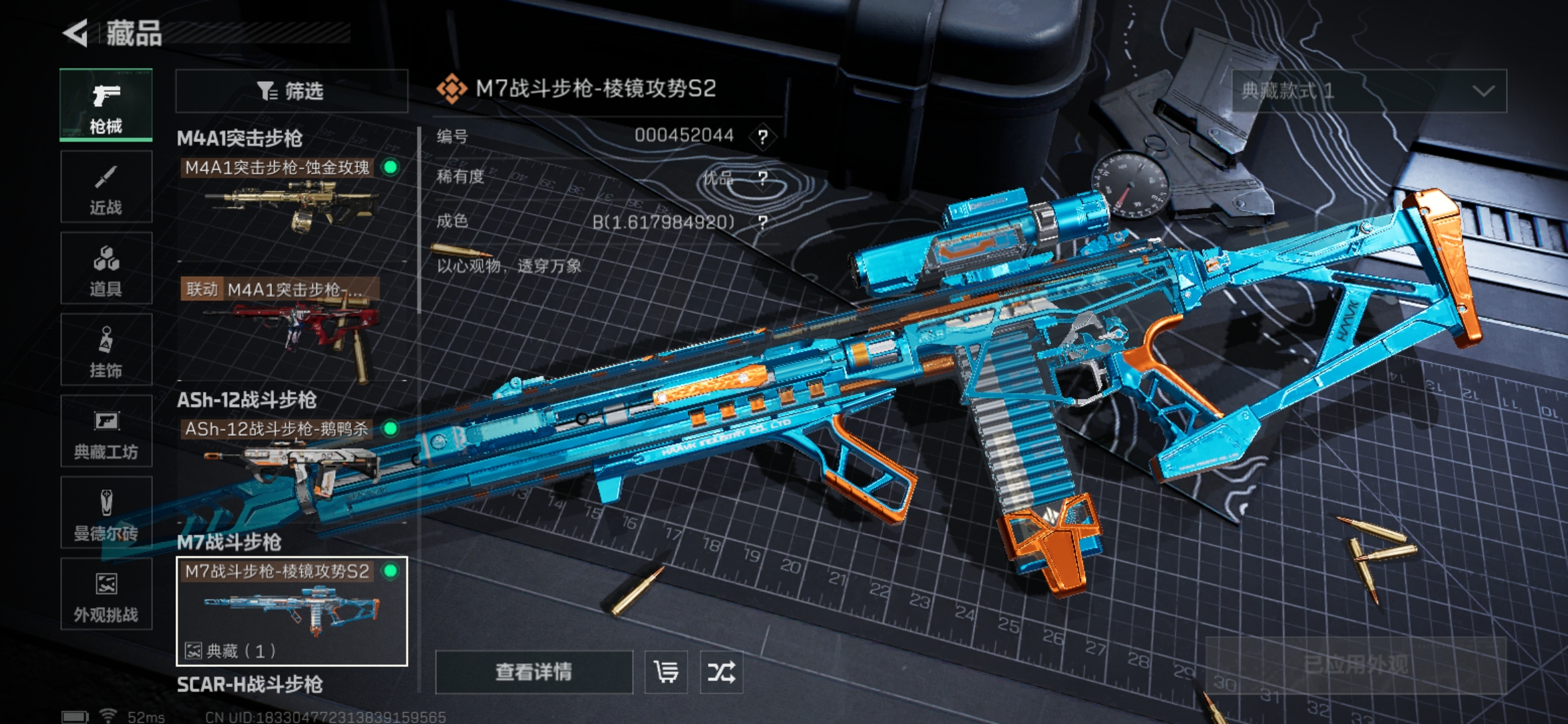This screenshot has height=724, width=1568.
Task: Show the 外观挑战 appearance challenges
Action: pos(106,595)
